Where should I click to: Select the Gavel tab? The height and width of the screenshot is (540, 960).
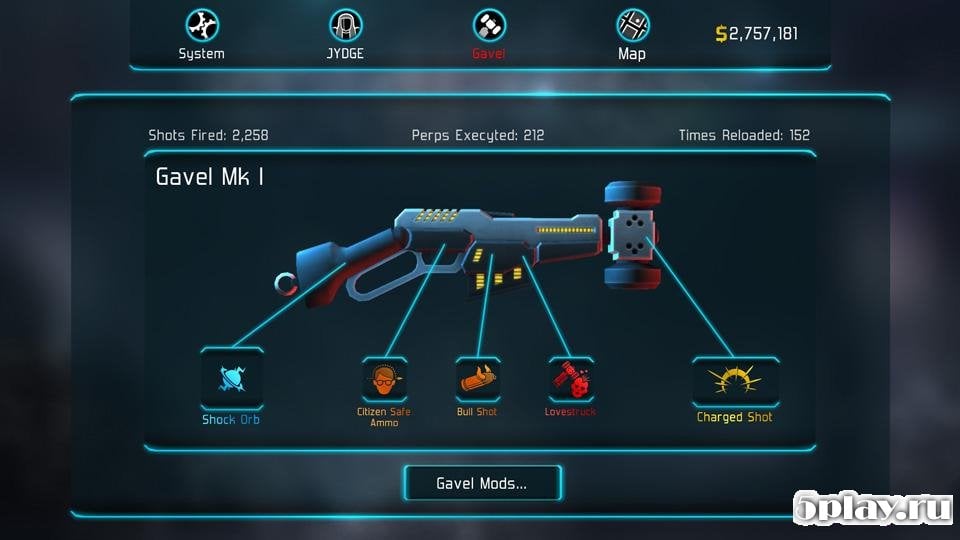489,34
